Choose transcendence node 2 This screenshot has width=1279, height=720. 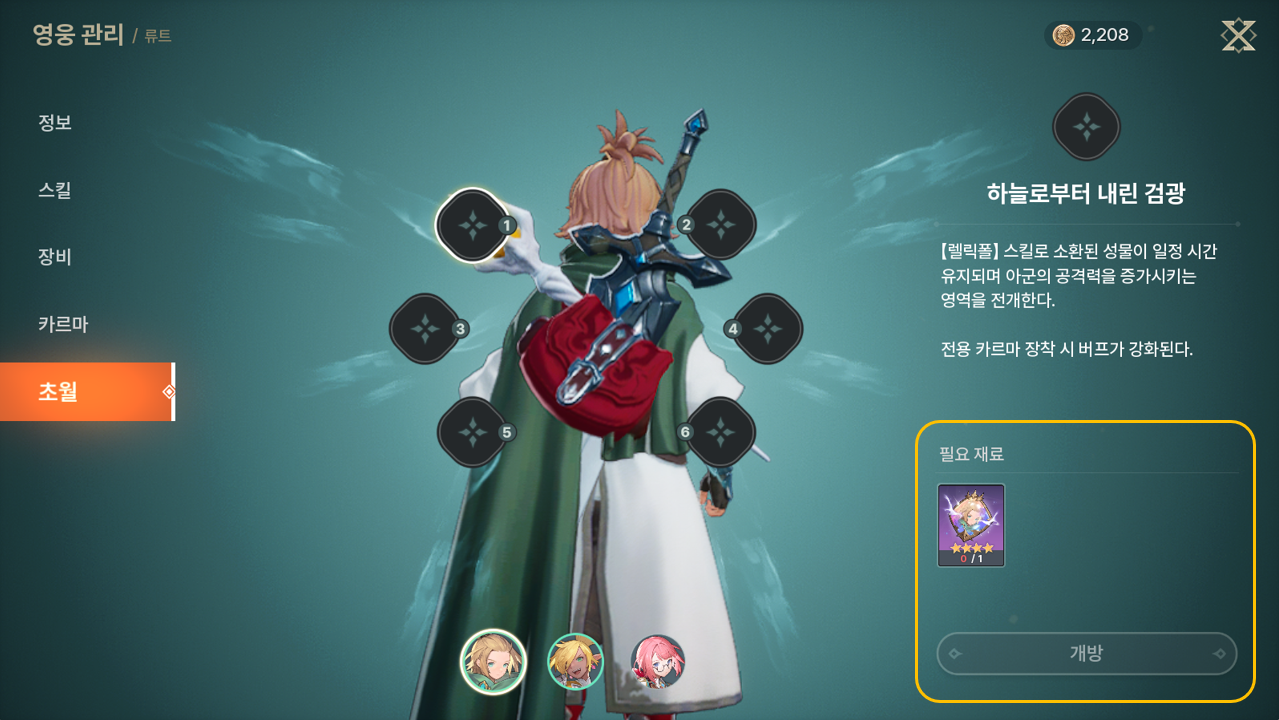pos(720,225)
